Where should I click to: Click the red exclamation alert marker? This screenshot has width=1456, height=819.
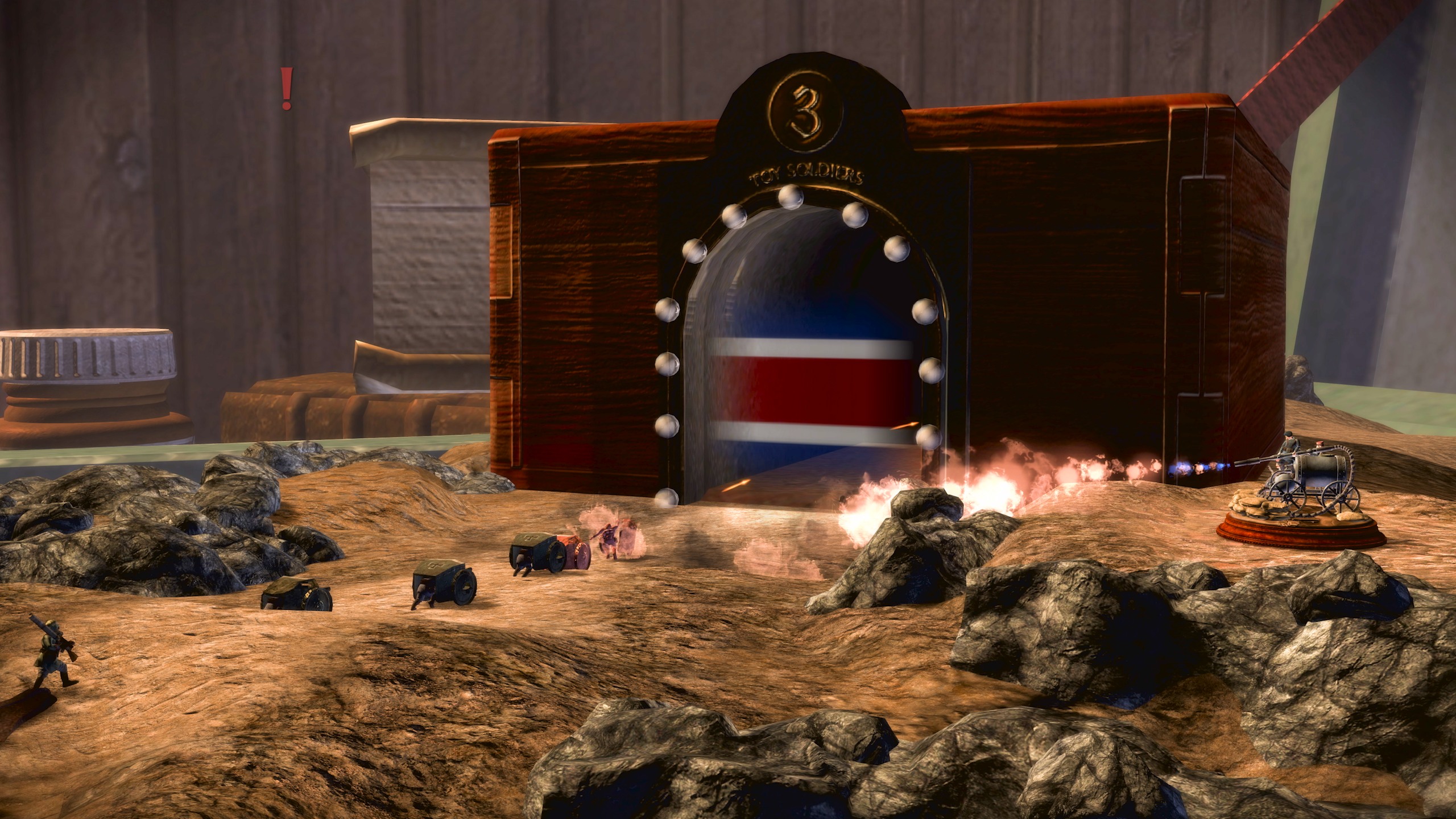tap(287, 89)
